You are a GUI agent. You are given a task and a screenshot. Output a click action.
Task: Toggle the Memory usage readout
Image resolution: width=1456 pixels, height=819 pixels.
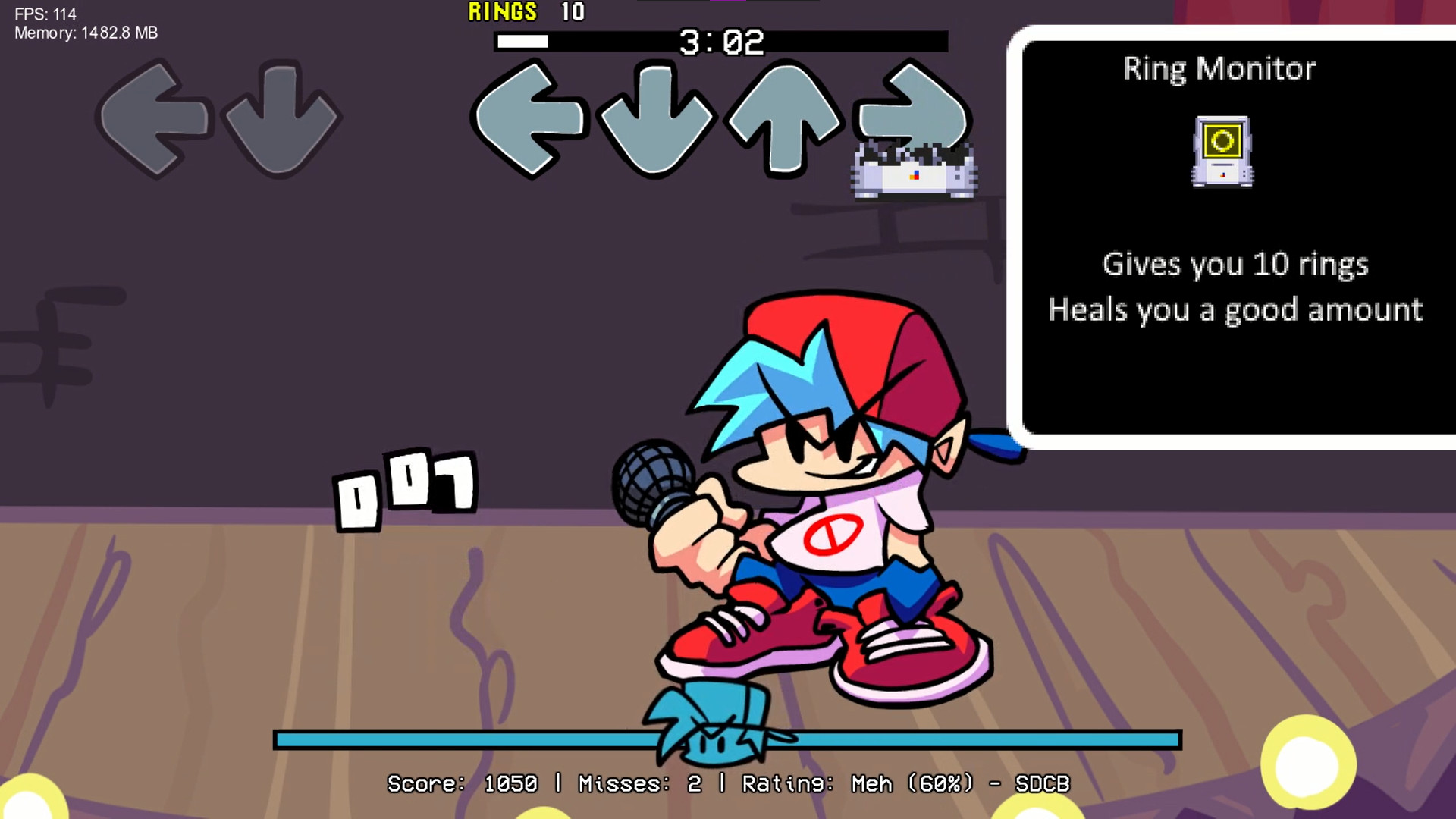[x=85, y=33]
